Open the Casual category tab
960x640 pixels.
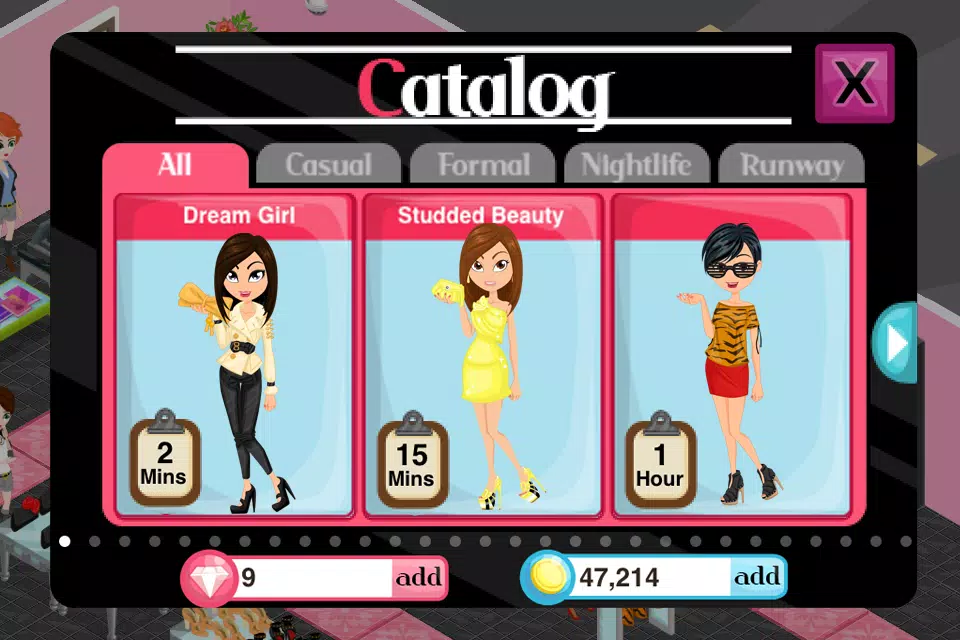(328, 165)
